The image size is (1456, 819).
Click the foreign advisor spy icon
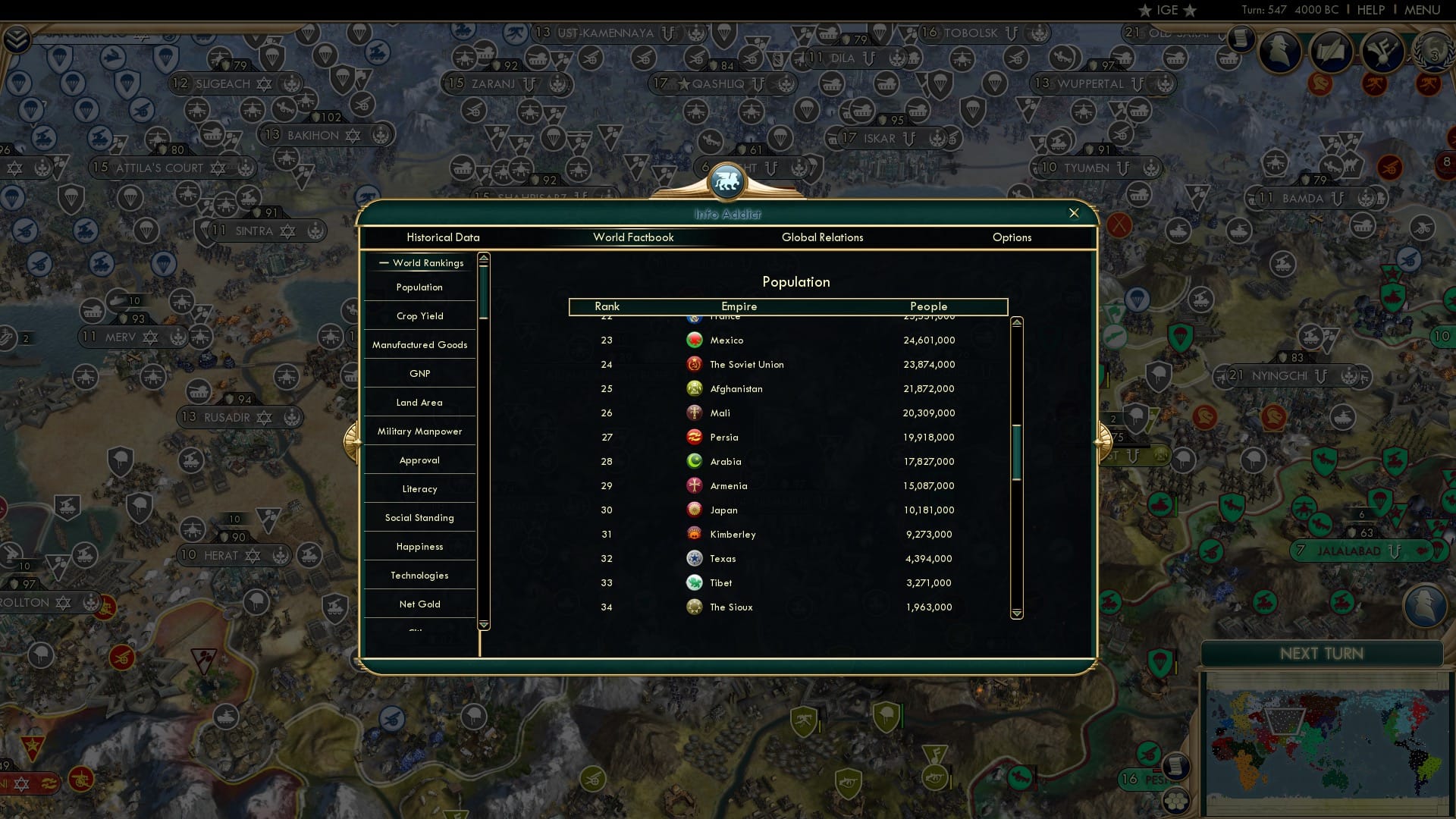1282,52
